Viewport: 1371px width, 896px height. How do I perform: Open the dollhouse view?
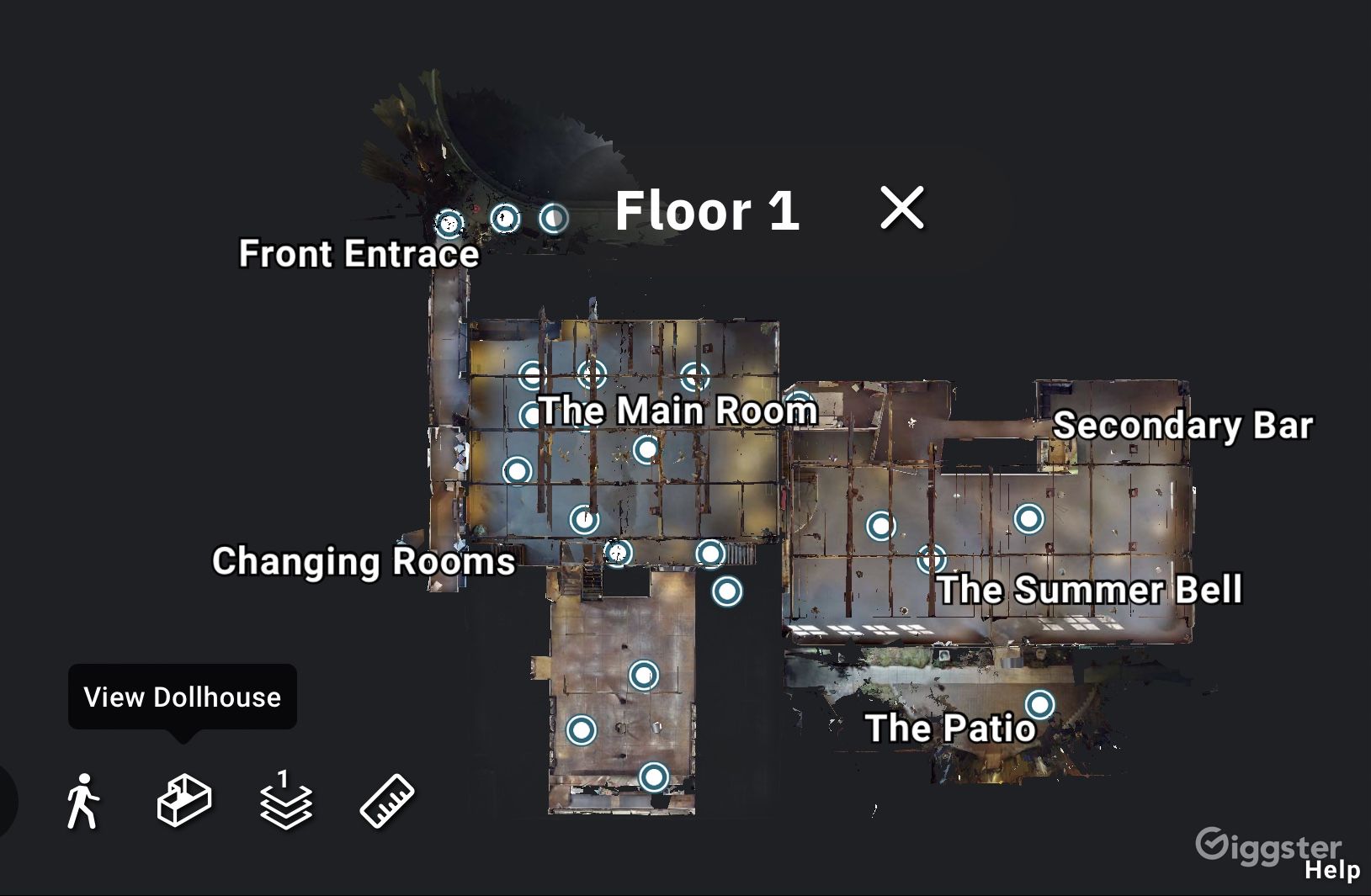tap(184, 800)
